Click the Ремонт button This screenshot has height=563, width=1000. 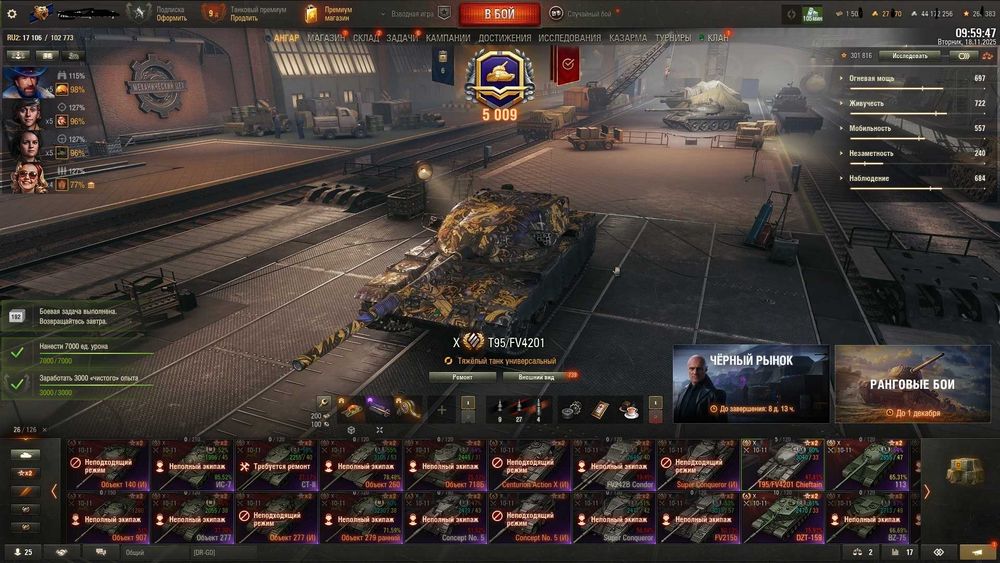pyautogui.click(x=462, y=377)
